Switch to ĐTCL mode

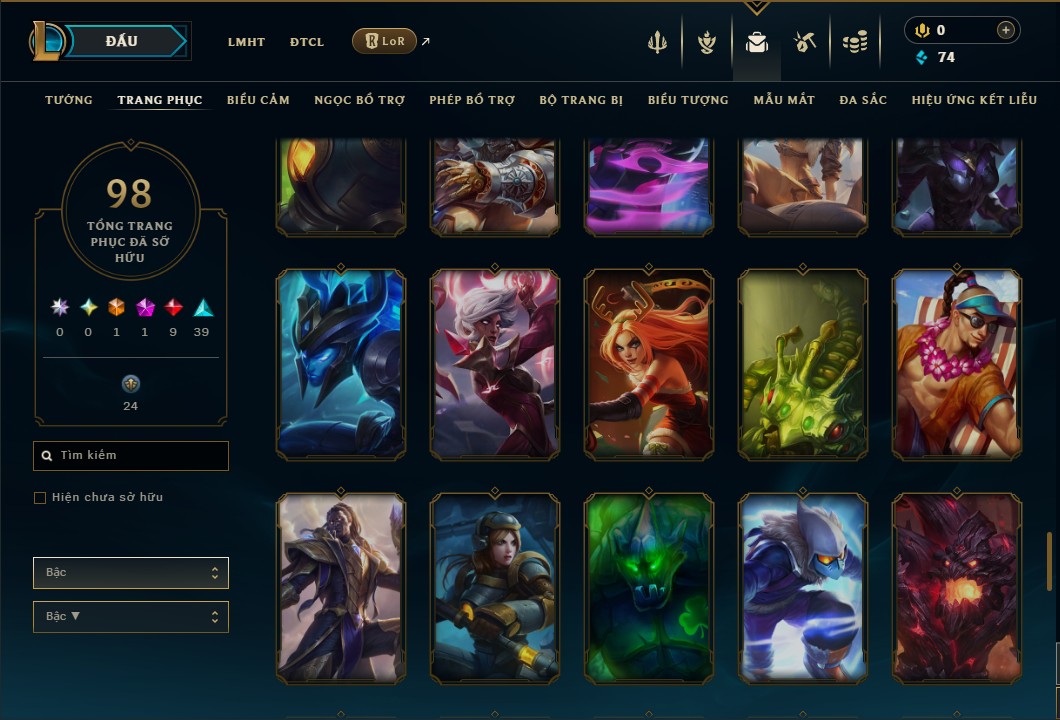point(307,42)
